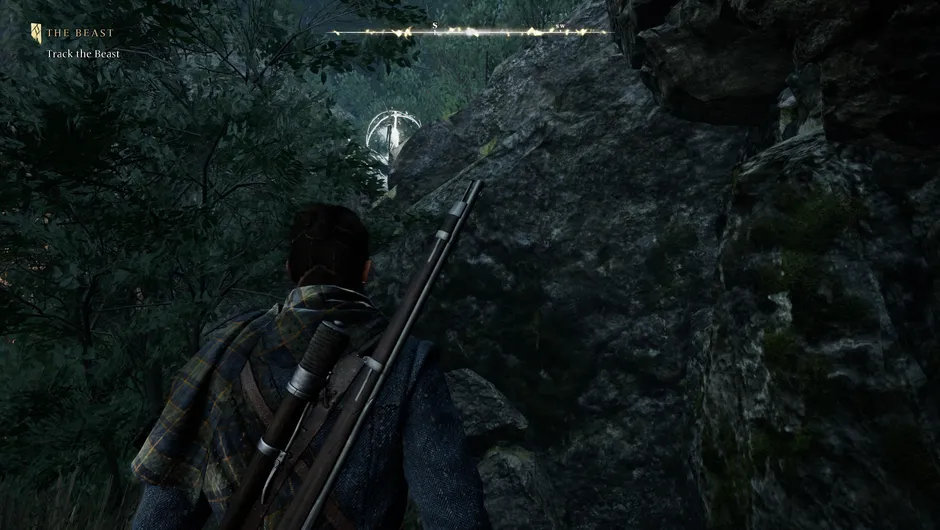Screen dimensions: 940x530
Task: Click the Track the Beast objective text
Action: [83, 53]
